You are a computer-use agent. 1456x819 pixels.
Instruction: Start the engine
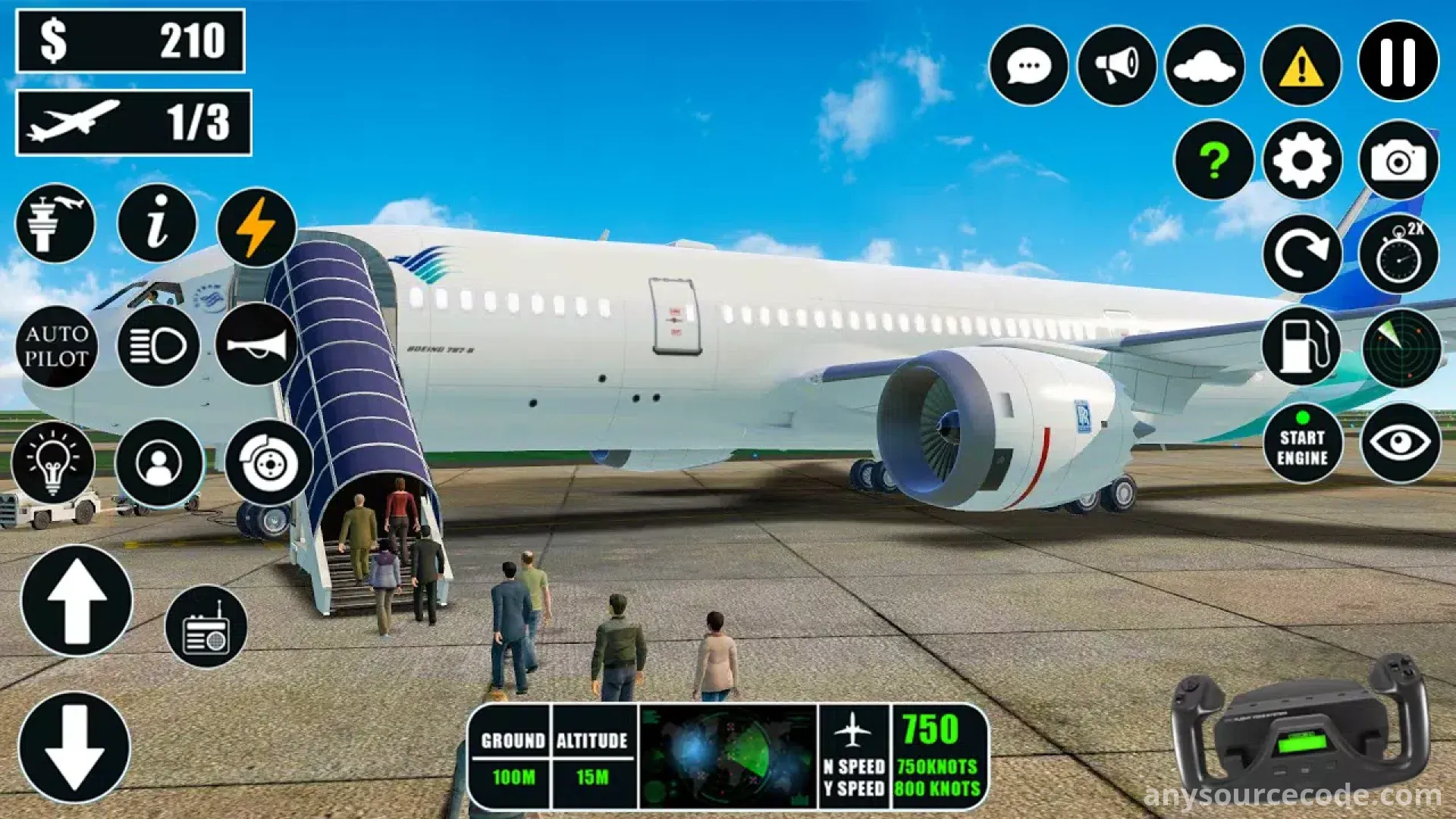[x=1302, y=444]
